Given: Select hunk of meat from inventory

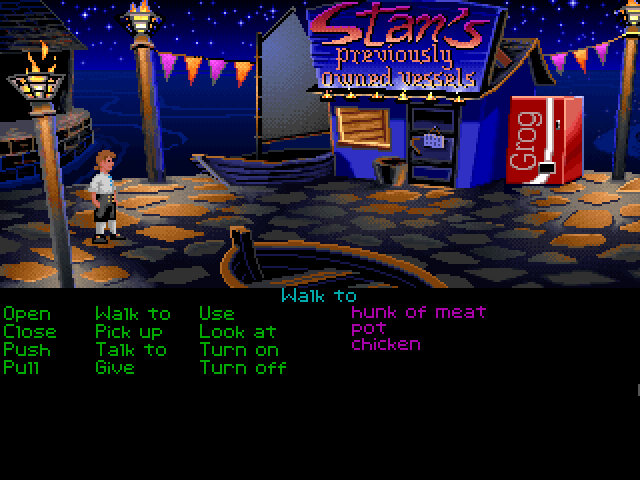Looking at the screenshot, I should click(x=418, y=312).
